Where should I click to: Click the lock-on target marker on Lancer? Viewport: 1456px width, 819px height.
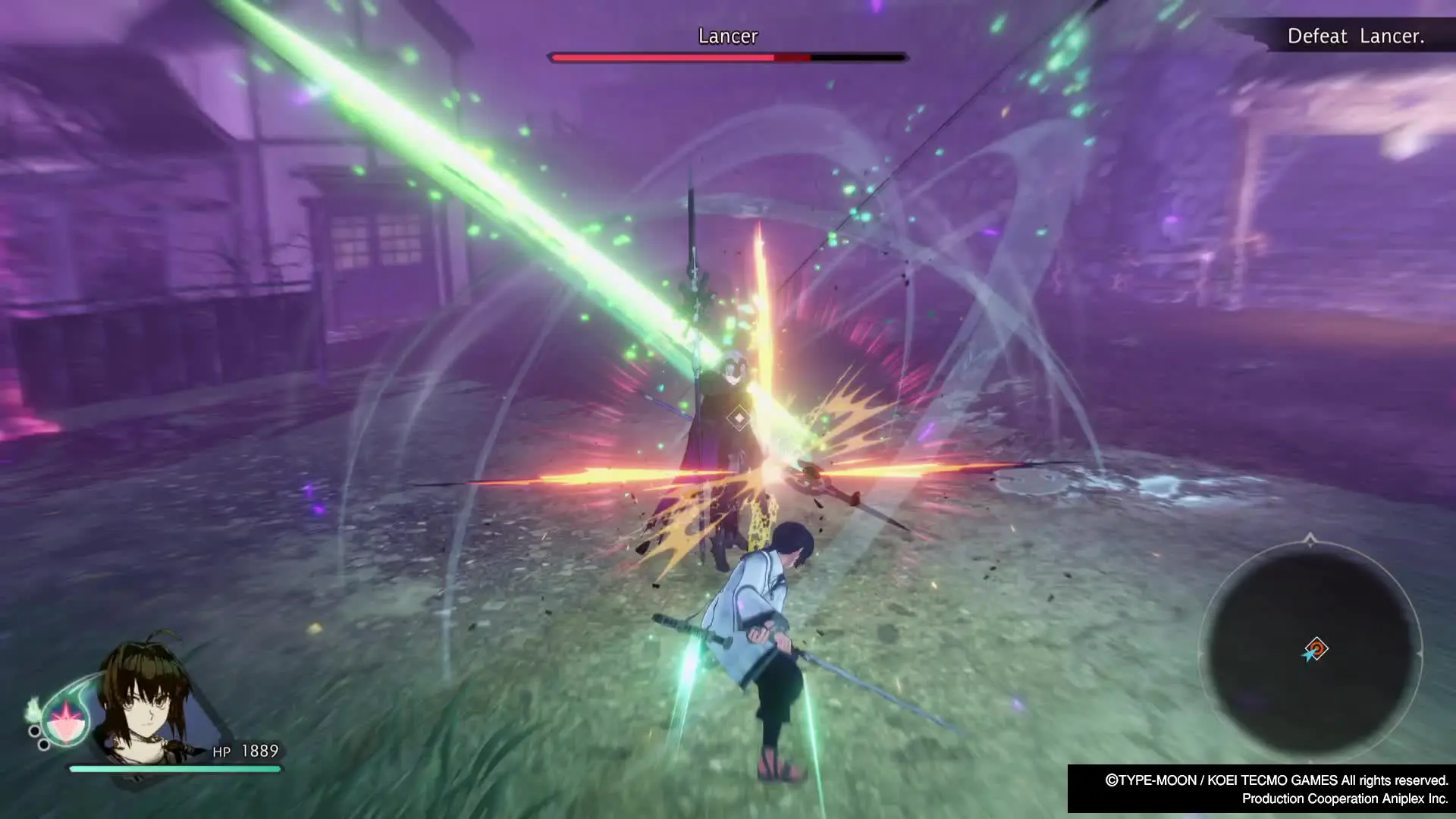(x=739, y=418)
